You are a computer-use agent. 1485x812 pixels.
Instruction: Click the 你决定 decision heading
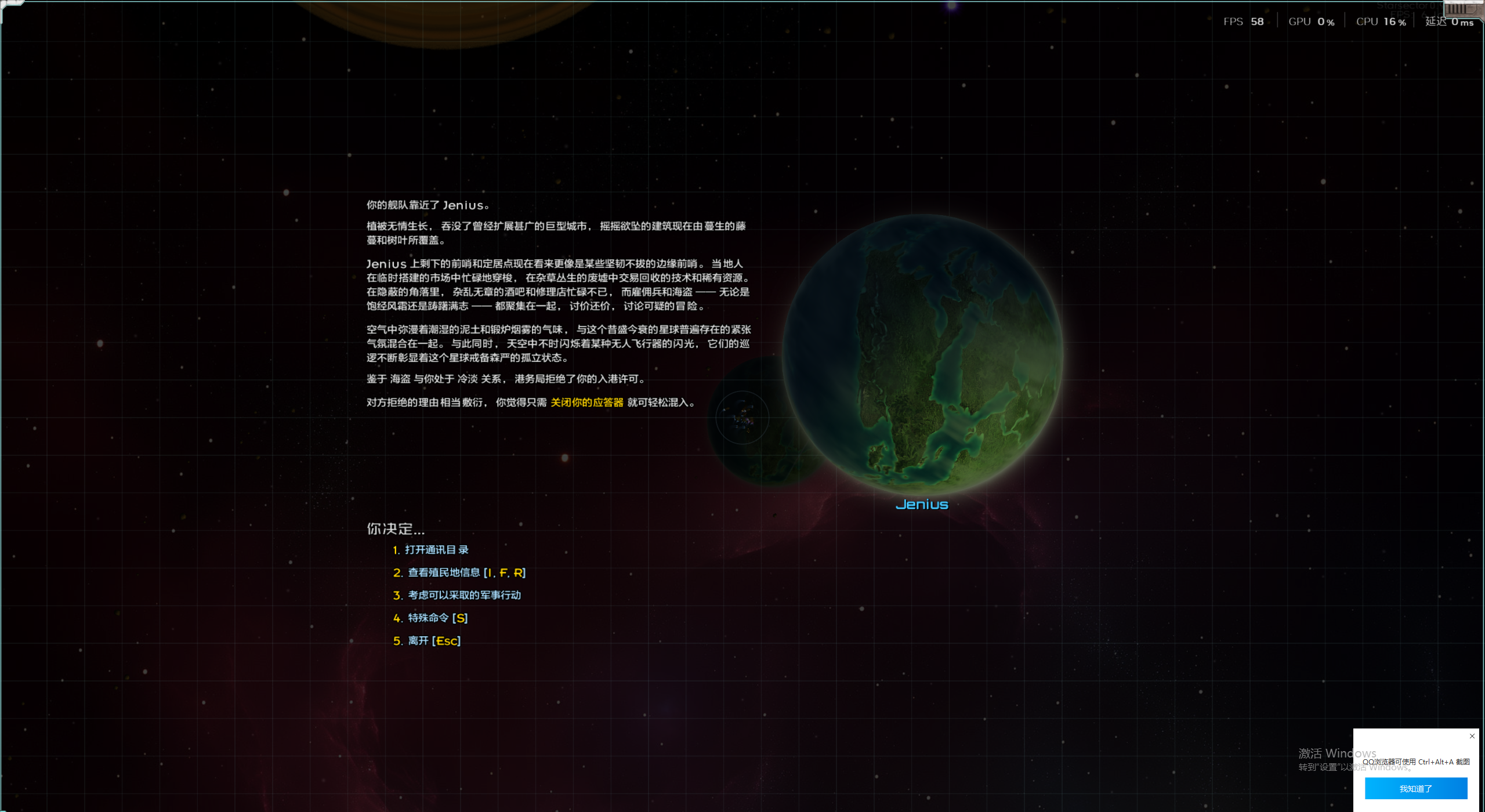(396, 529)
